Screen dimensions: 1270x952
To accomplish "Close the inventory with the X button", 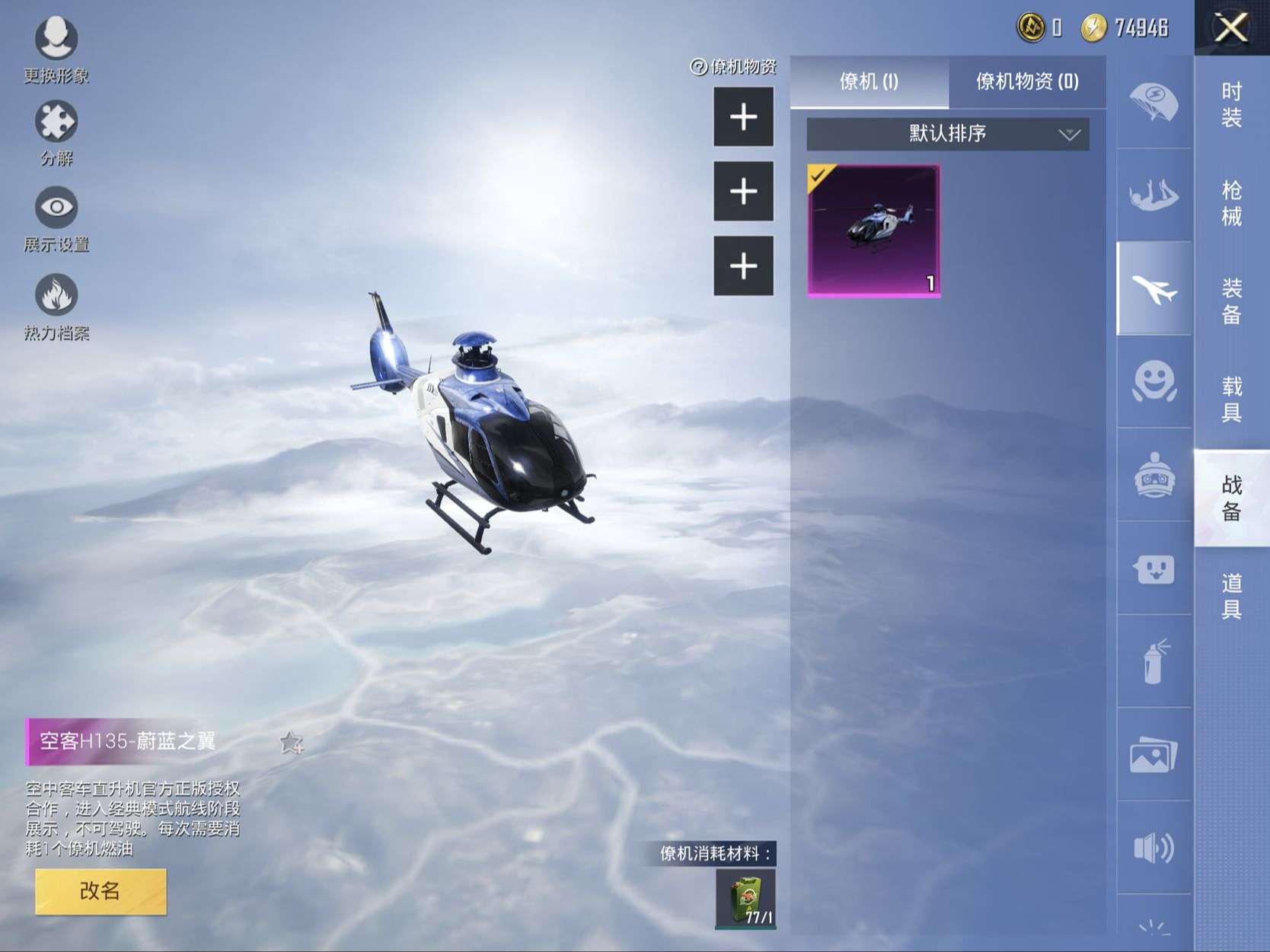I will point(1230,29).
